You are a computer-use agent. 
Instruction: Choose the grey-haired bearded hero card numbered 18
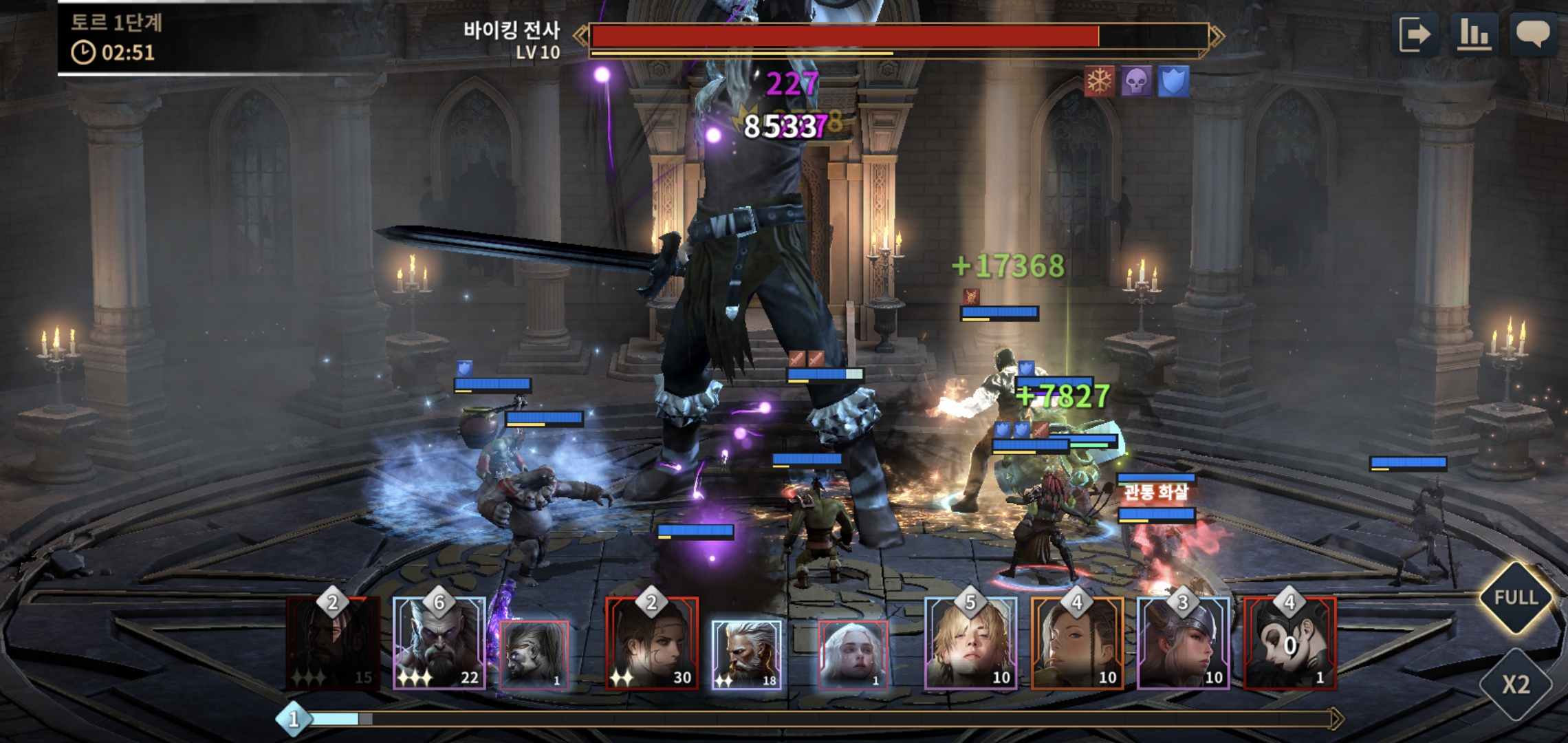(x=746, y=654)
